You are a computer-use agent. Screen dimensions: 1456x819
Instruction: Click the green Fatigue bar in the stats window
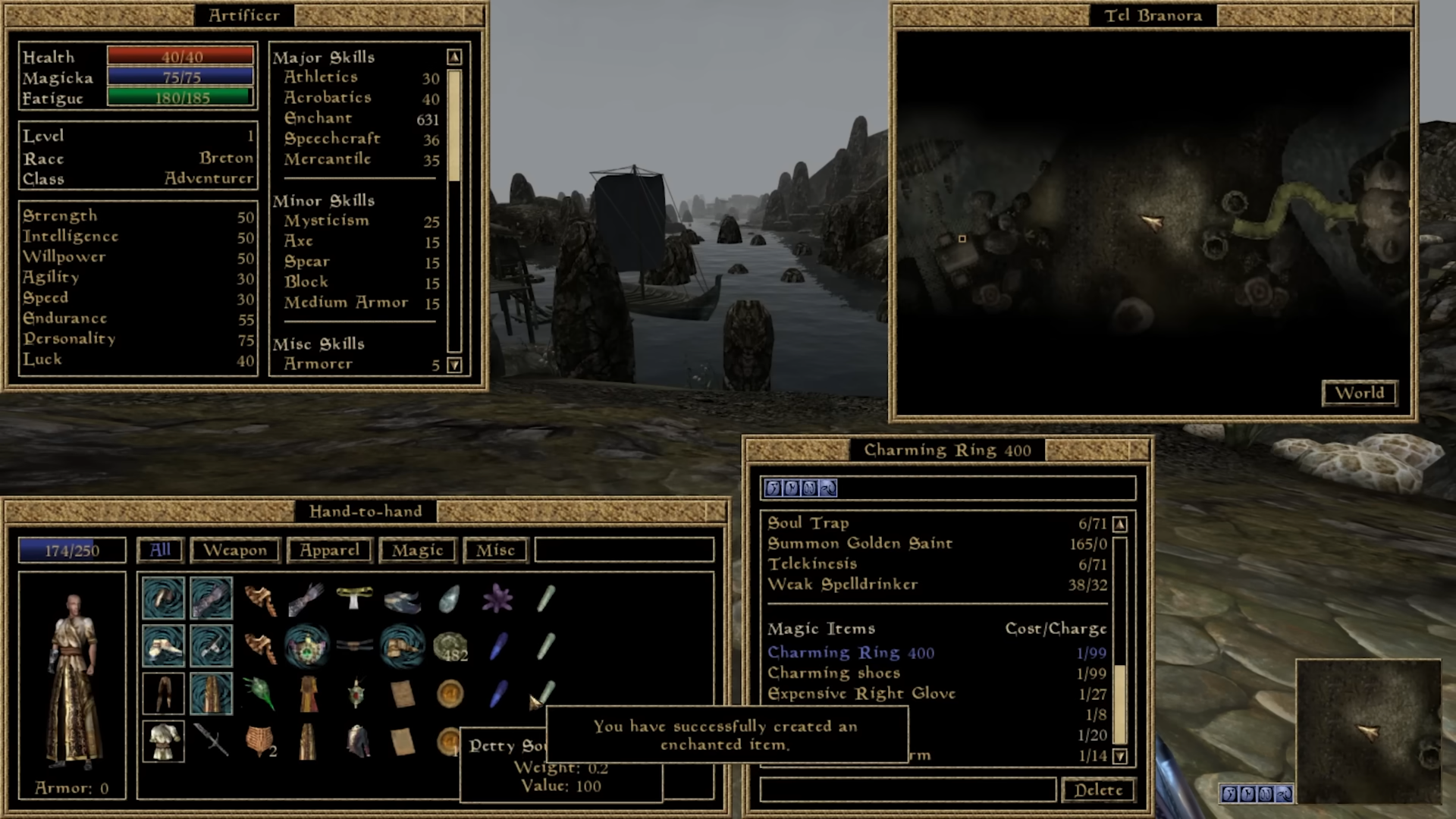[180, 98]
